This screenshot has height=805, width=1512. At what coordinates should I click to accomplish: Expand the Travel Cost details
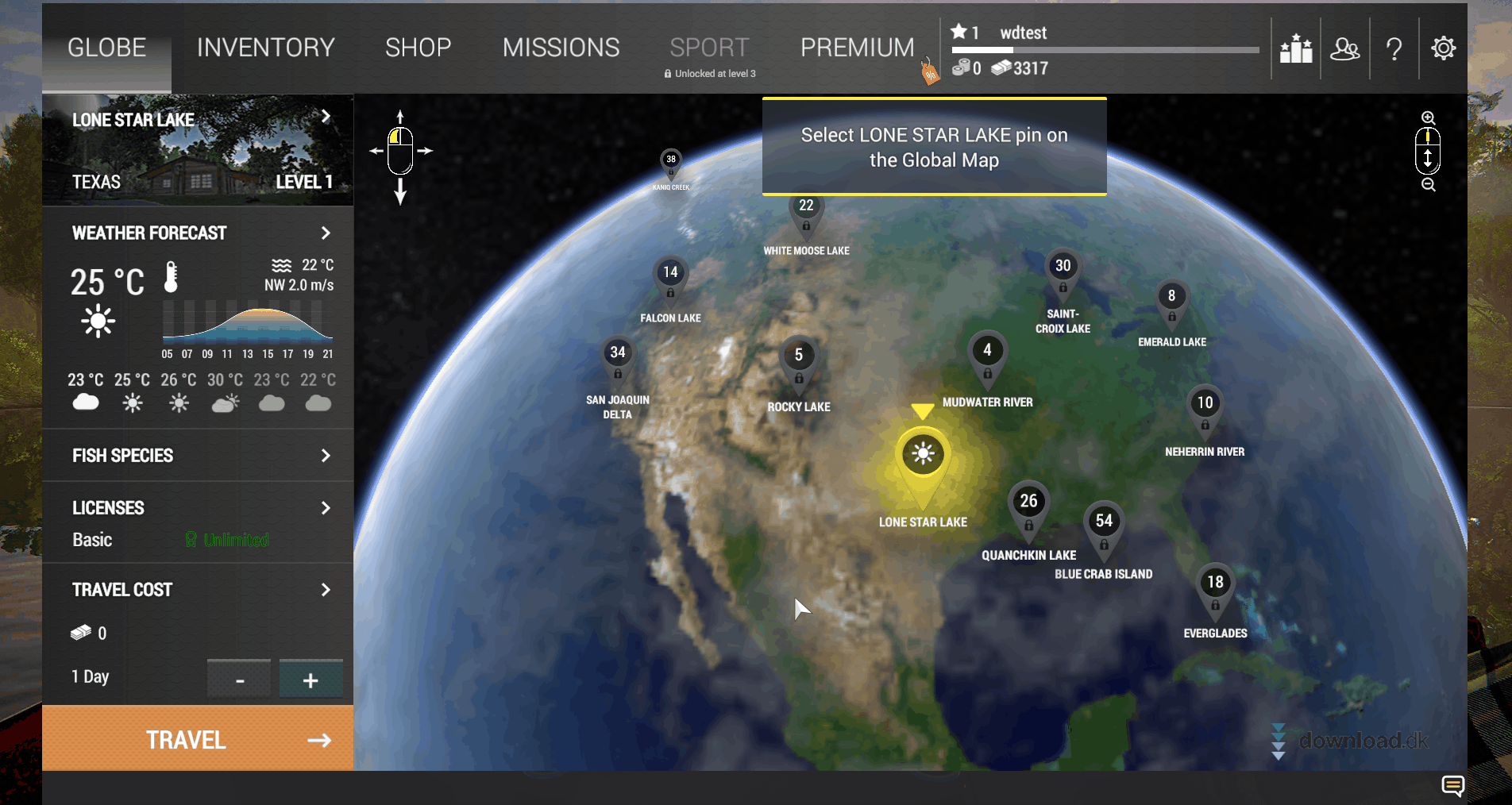325,590
